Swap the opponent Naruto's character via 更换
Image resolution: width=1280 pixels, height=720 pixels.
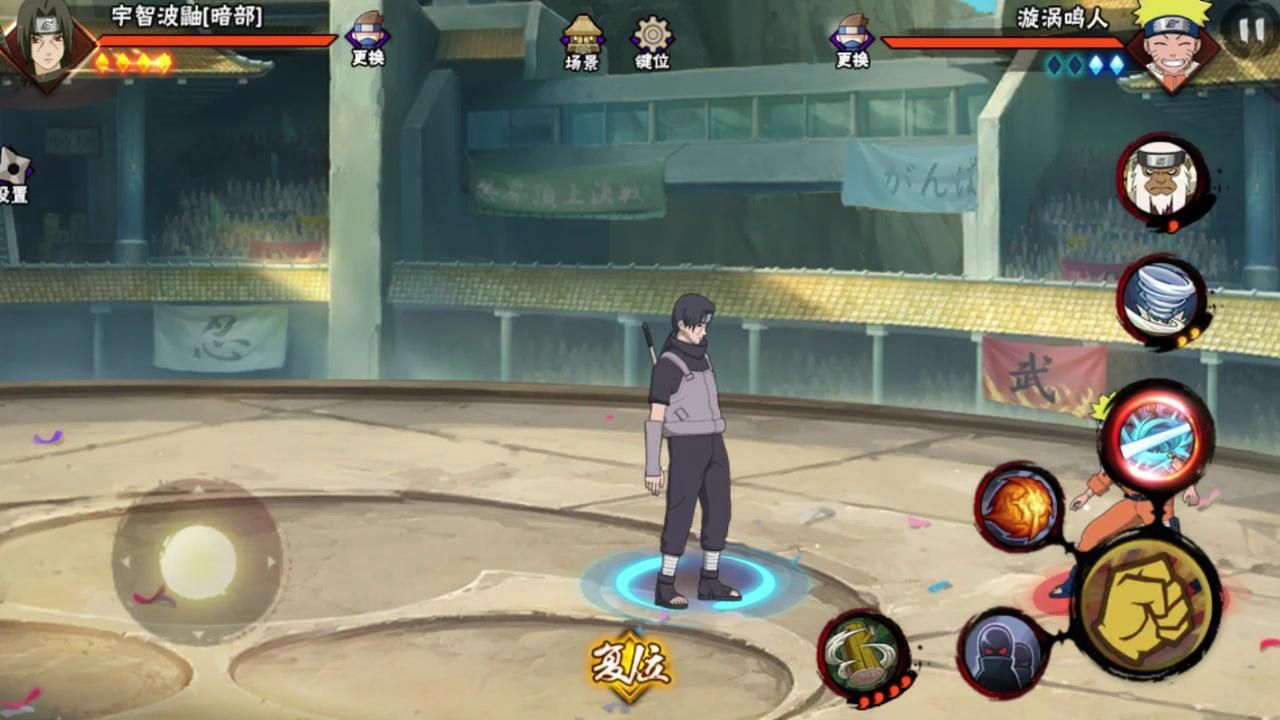pos(852,40)
